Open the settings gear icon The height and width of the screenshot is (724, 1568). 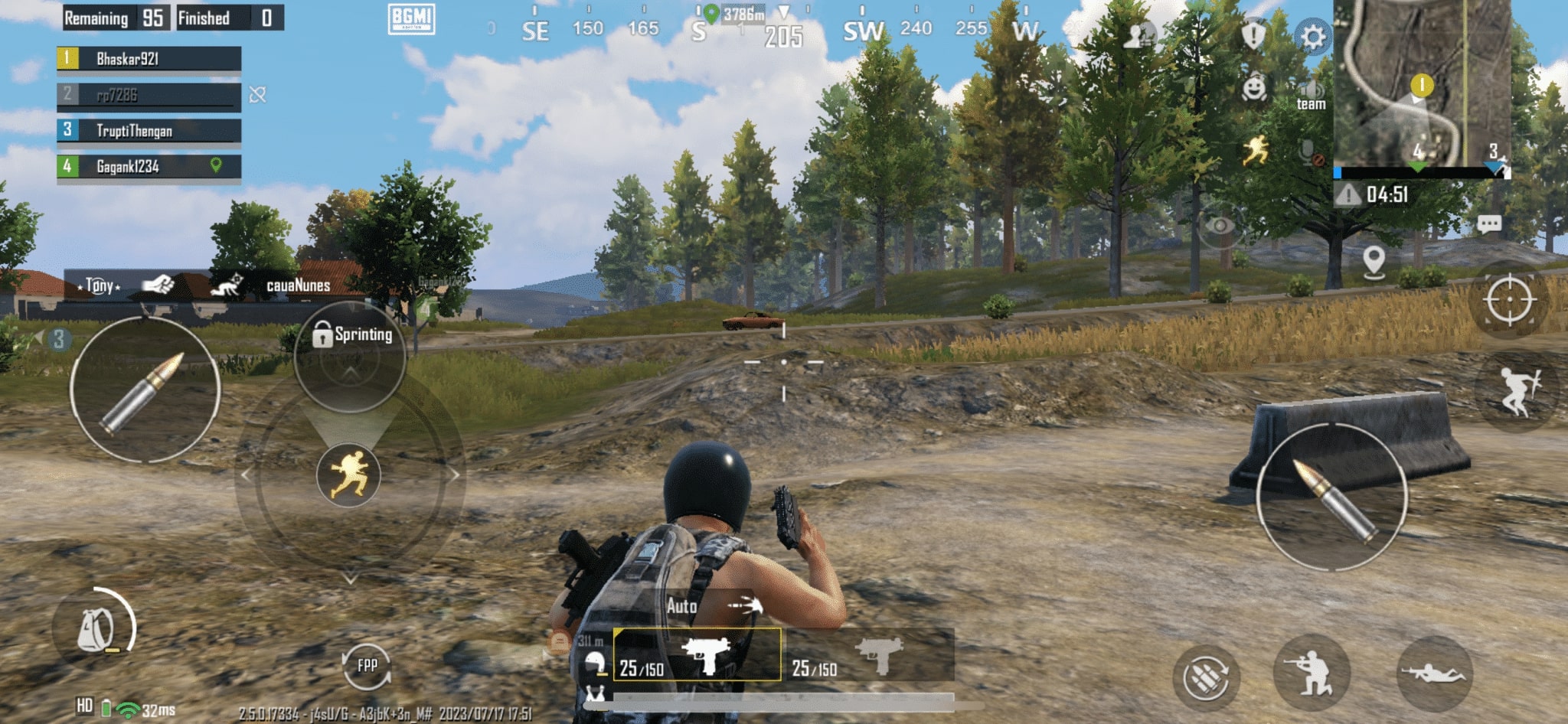click(x=1312, y=36)
